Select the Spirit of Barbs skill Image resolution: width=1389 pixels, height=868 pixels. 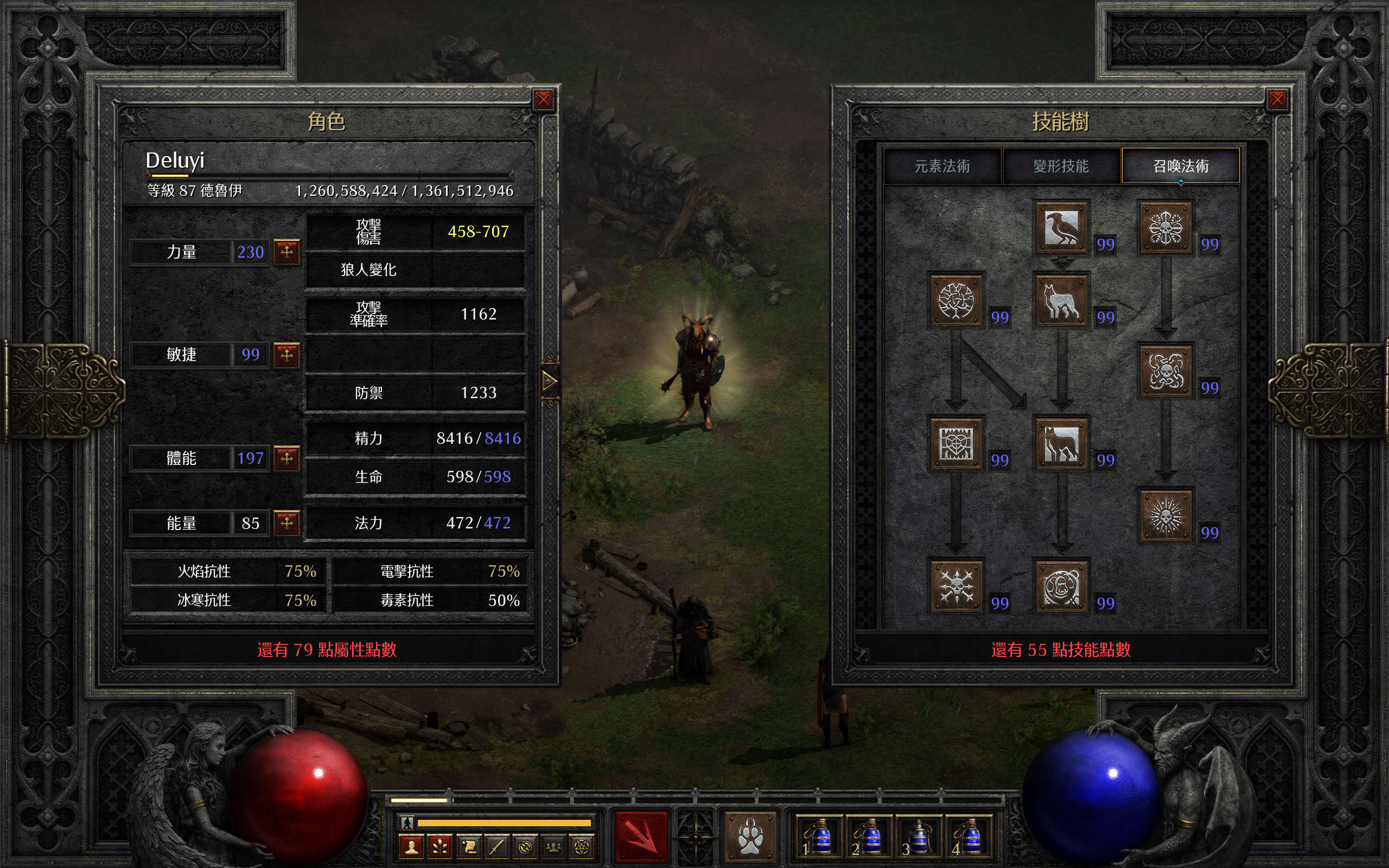pyautogui.click(x=955, y=586)
